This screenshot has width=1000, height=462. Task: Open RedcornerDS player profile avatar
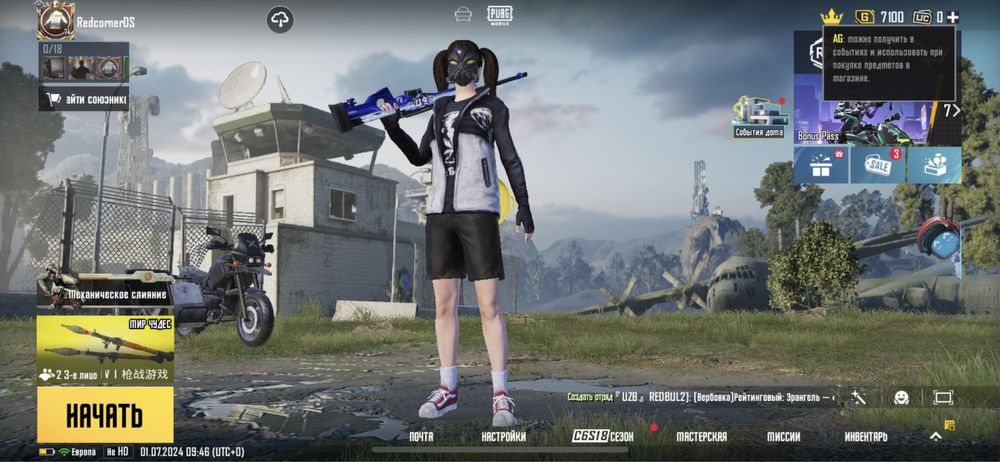(x=56, y=20)
